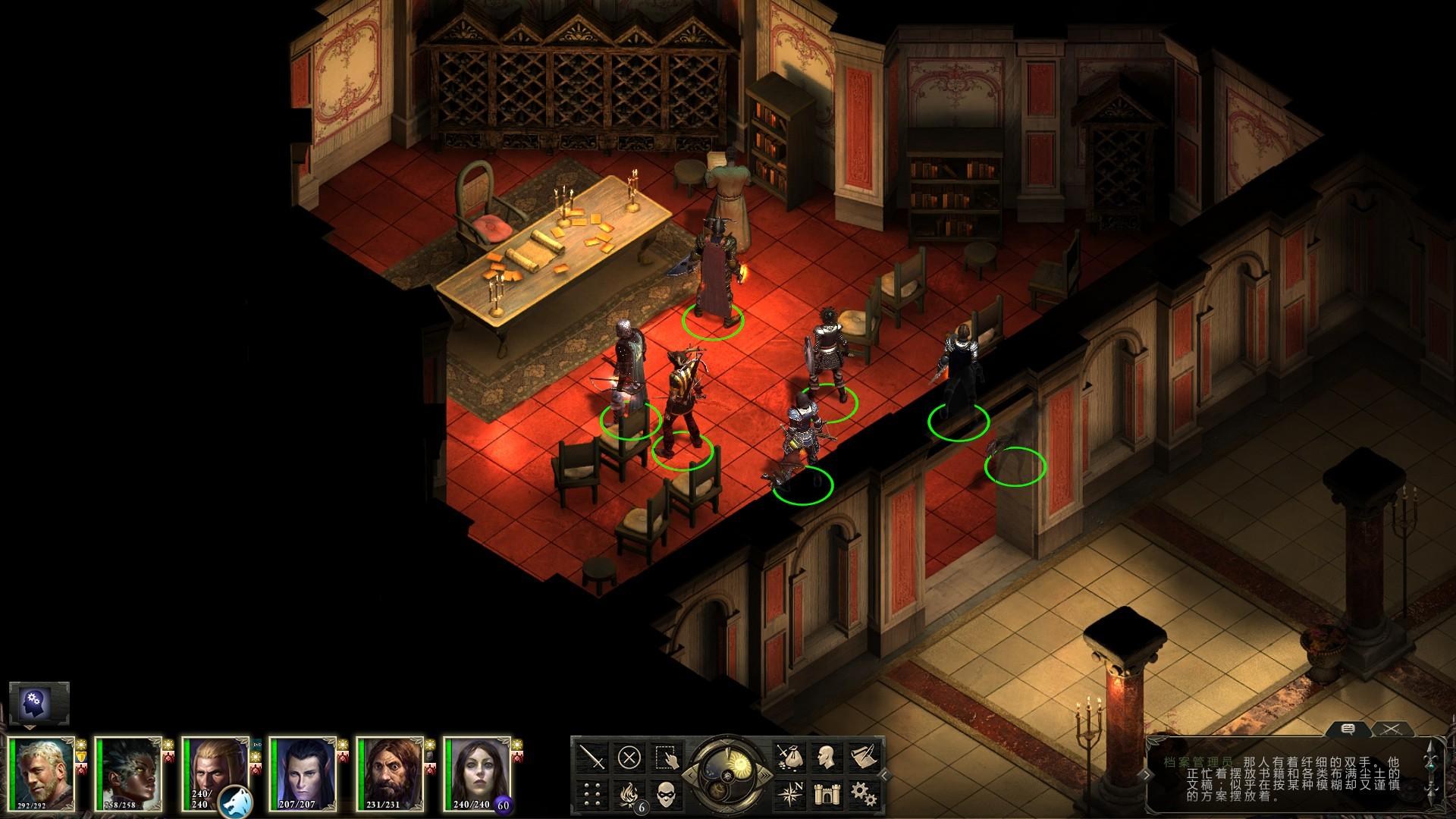1456x819 pixels.
Task: Toggle stealth with the masked face icon
Action: click(667, 794)
